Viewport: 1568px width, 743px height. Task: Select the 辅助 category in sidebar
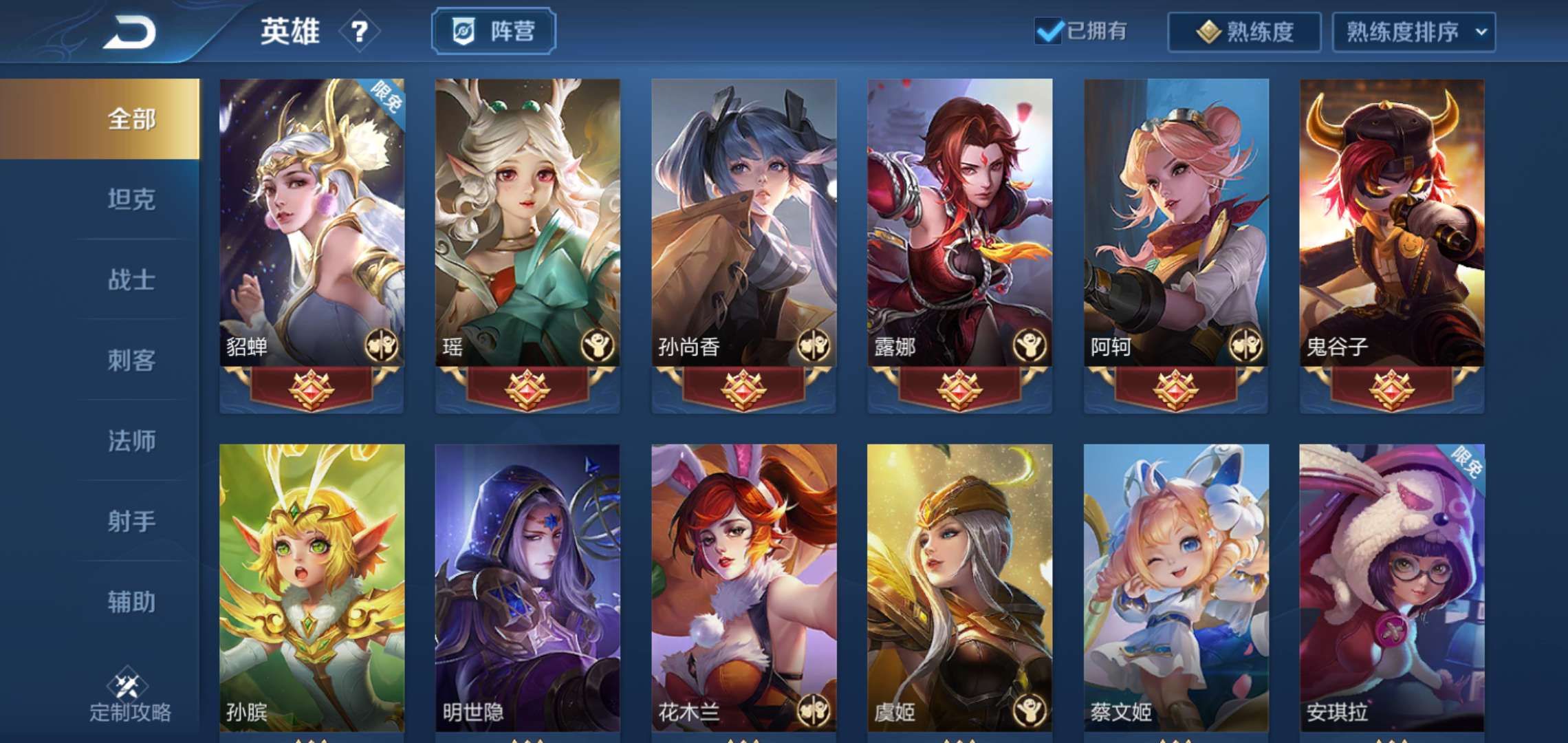click(132, 601)
